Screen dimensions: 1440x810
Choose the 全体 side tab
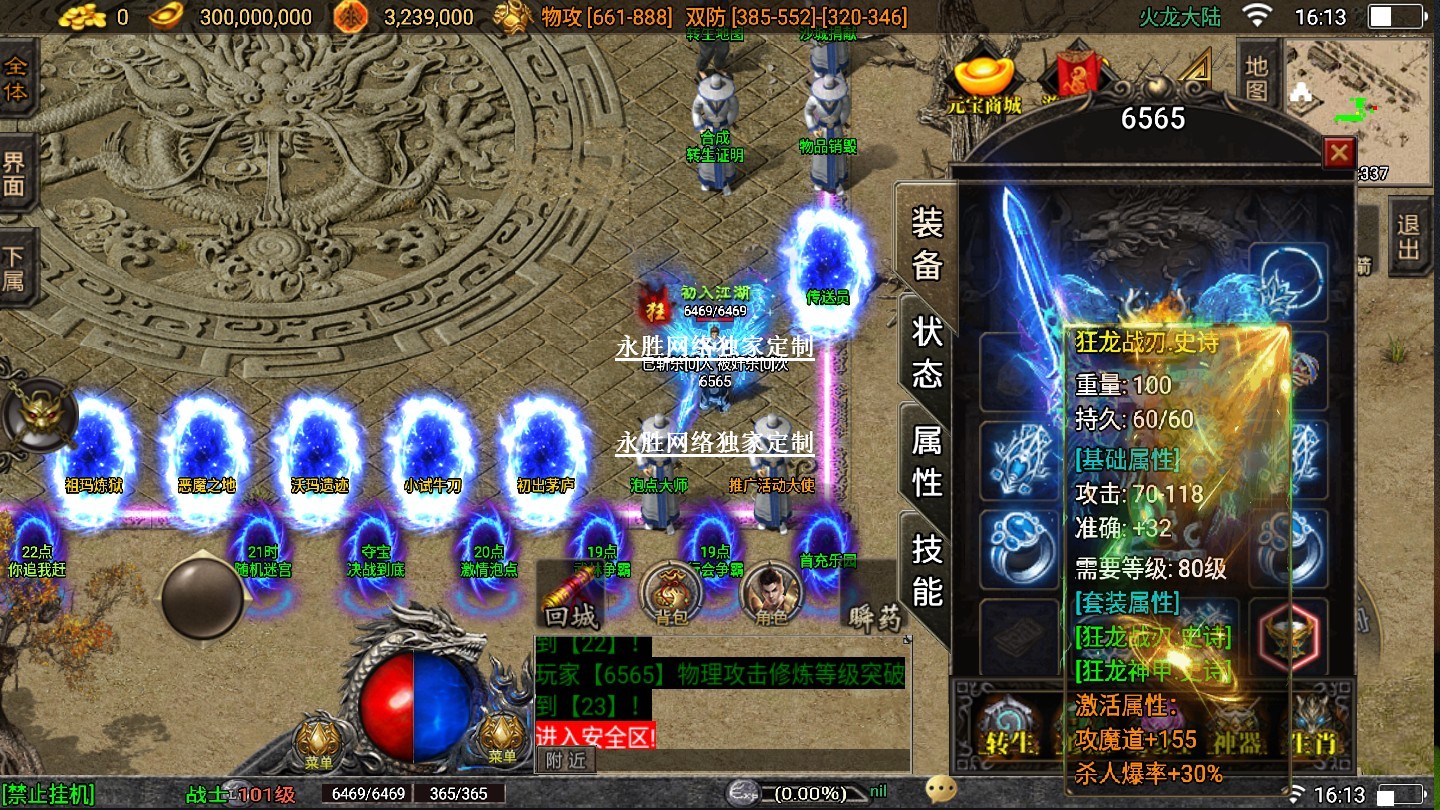pyautogui.click(x=16, y=78)
